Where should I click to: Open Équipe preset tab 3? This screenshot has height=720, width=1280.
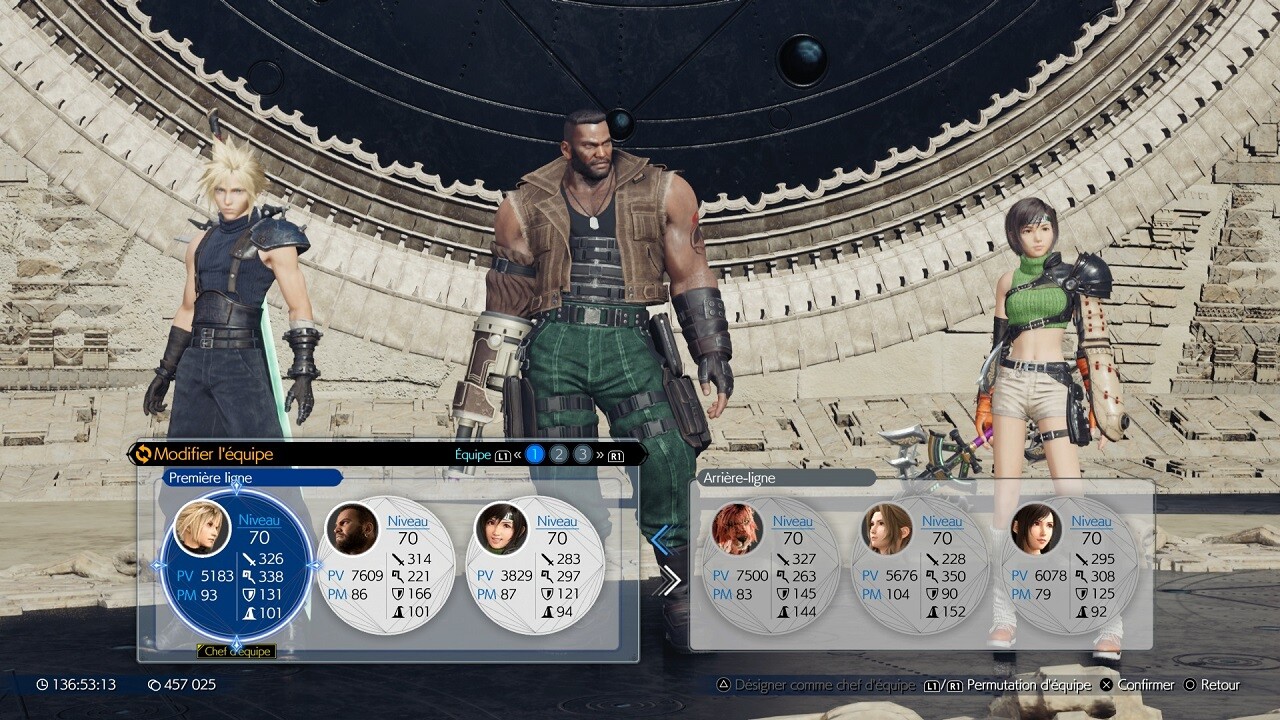point(582,454)
